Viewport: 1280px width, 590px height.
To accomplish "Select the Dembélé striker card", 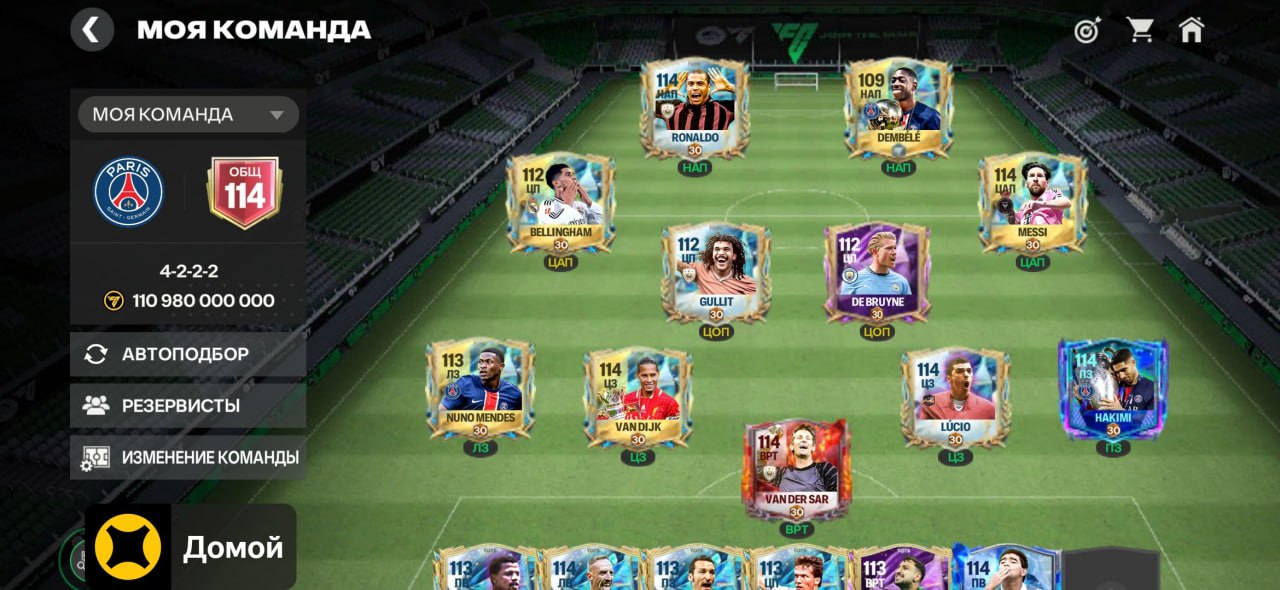I will (898, 107).
